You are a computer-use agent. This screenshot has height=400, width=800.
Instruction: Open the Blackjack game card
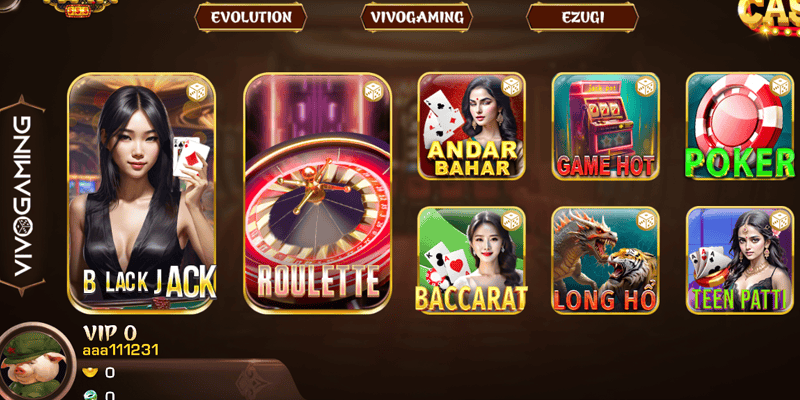pyautogui.click(x=142, y=192)
